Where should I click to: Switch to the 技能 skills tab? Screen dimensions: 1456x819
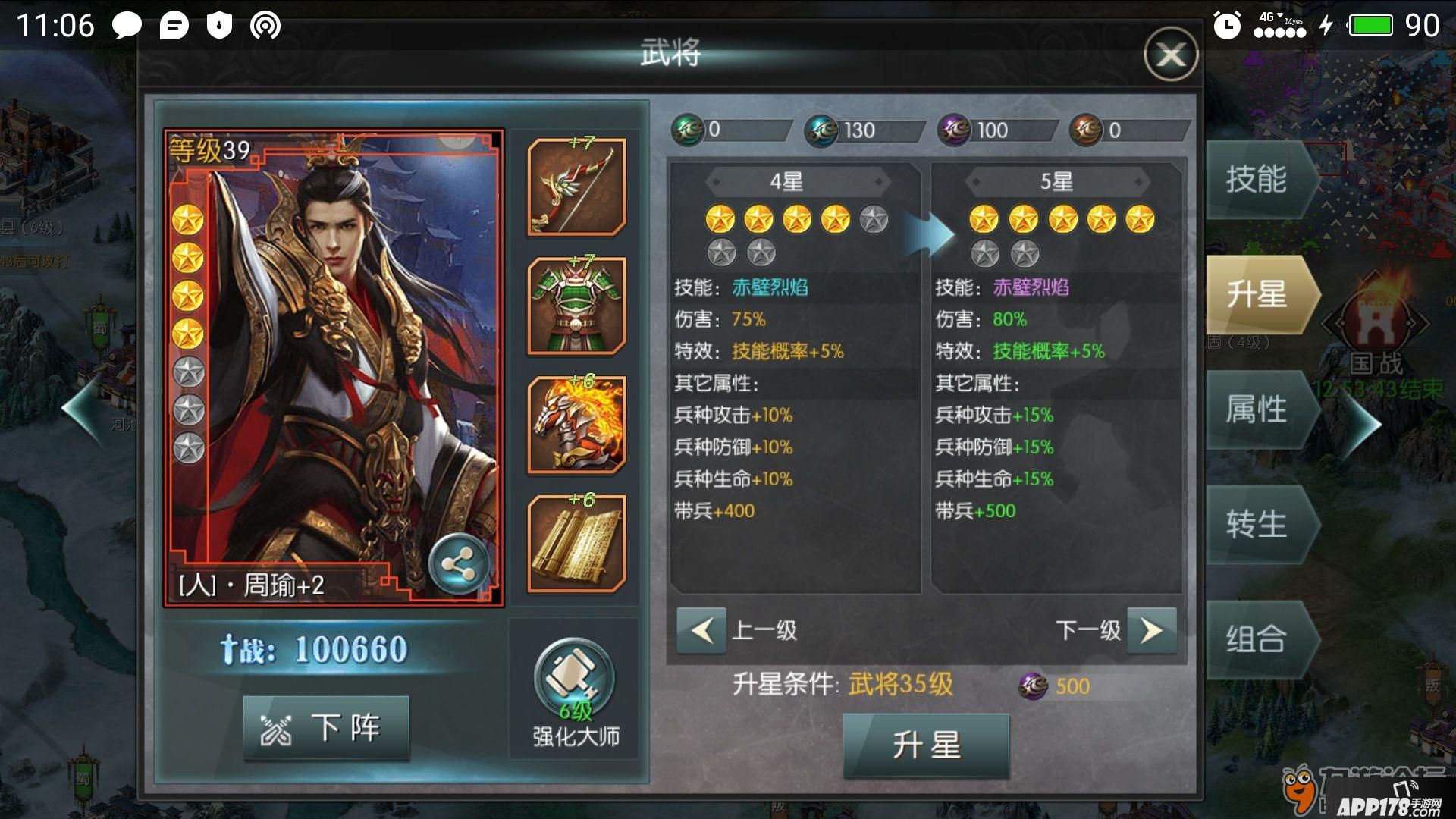click(x=1257, y=180)
